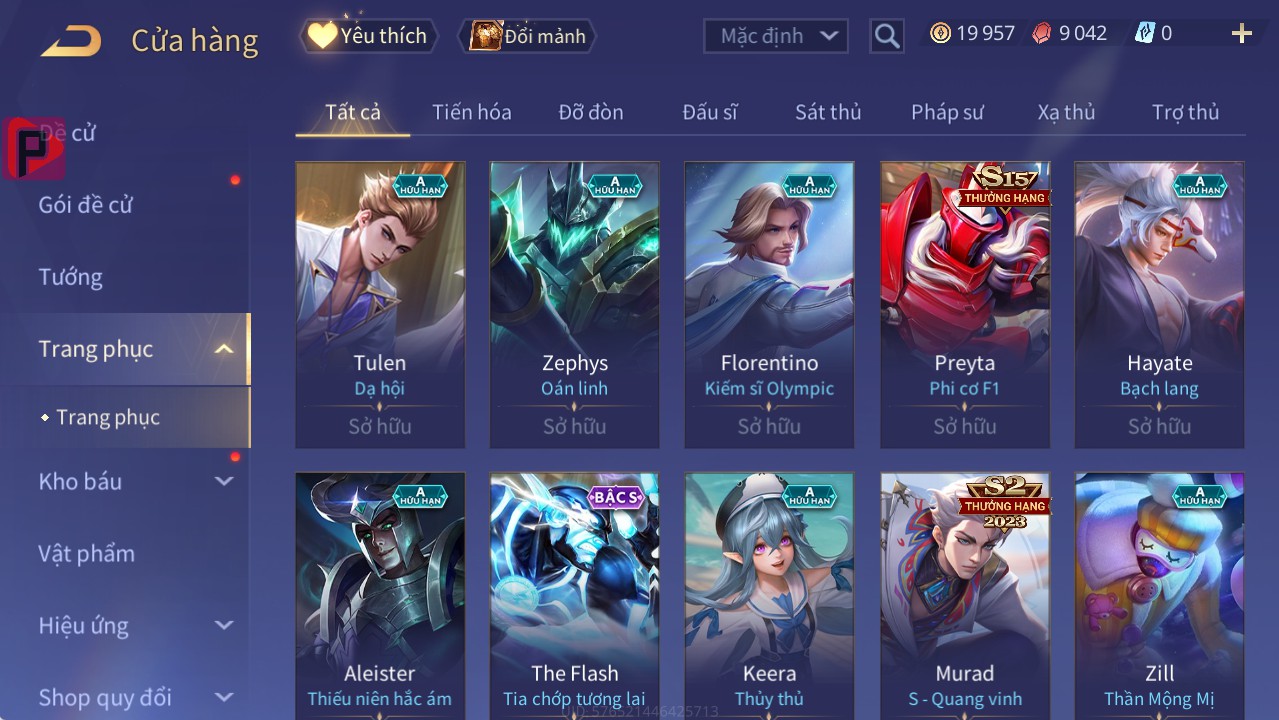Switch to the Tiến hóa tab
Screen dimensions: 1279x720
(x=471, y=112)
